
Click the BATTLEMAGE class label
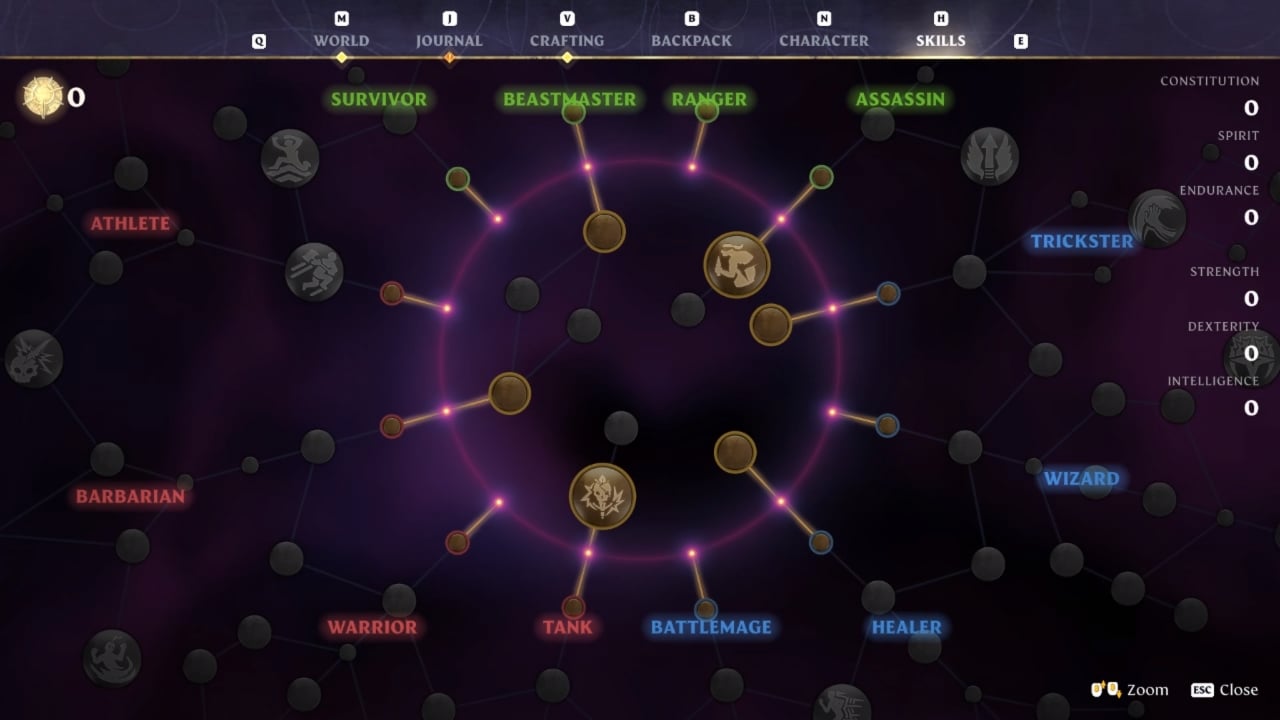pyautogui.click(x=709, y=627)
